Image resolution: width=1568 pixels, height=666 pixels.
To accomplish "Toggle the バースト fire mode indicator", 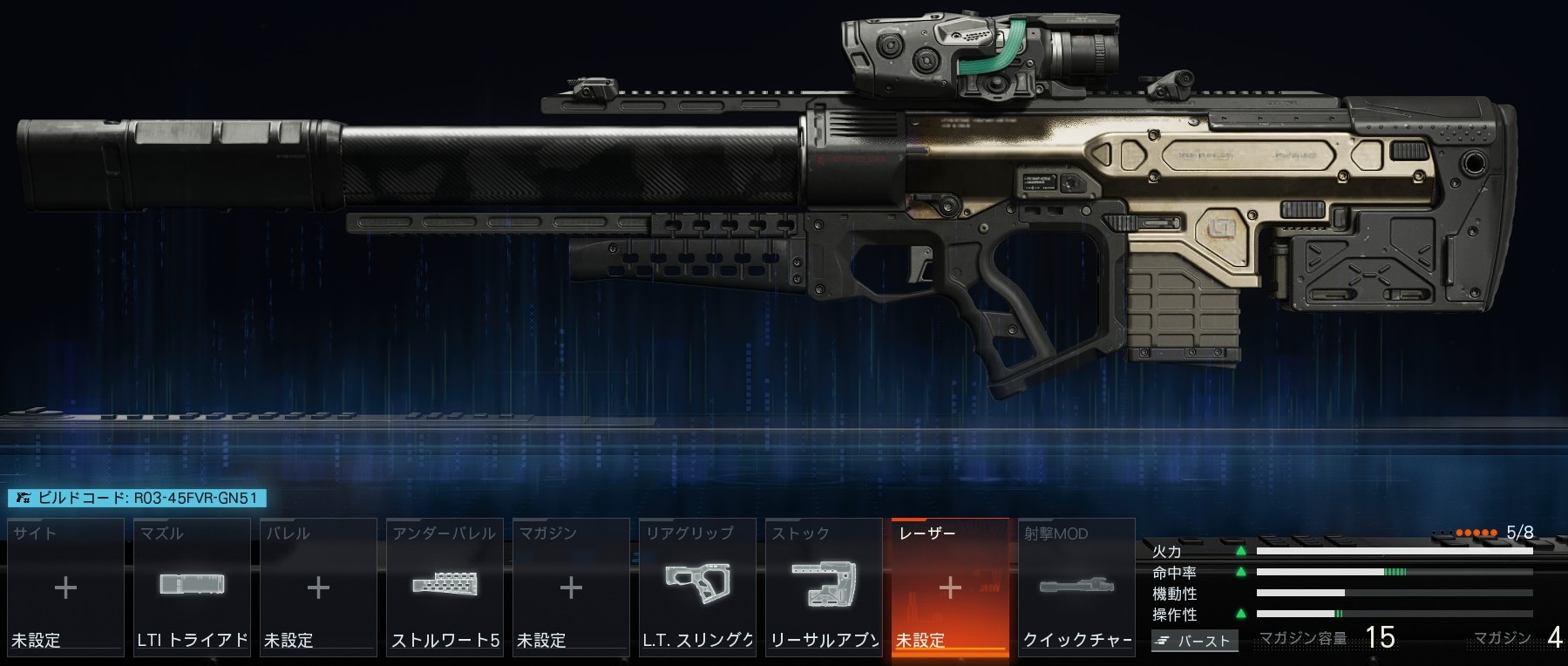I will (x=1194, y=641).
